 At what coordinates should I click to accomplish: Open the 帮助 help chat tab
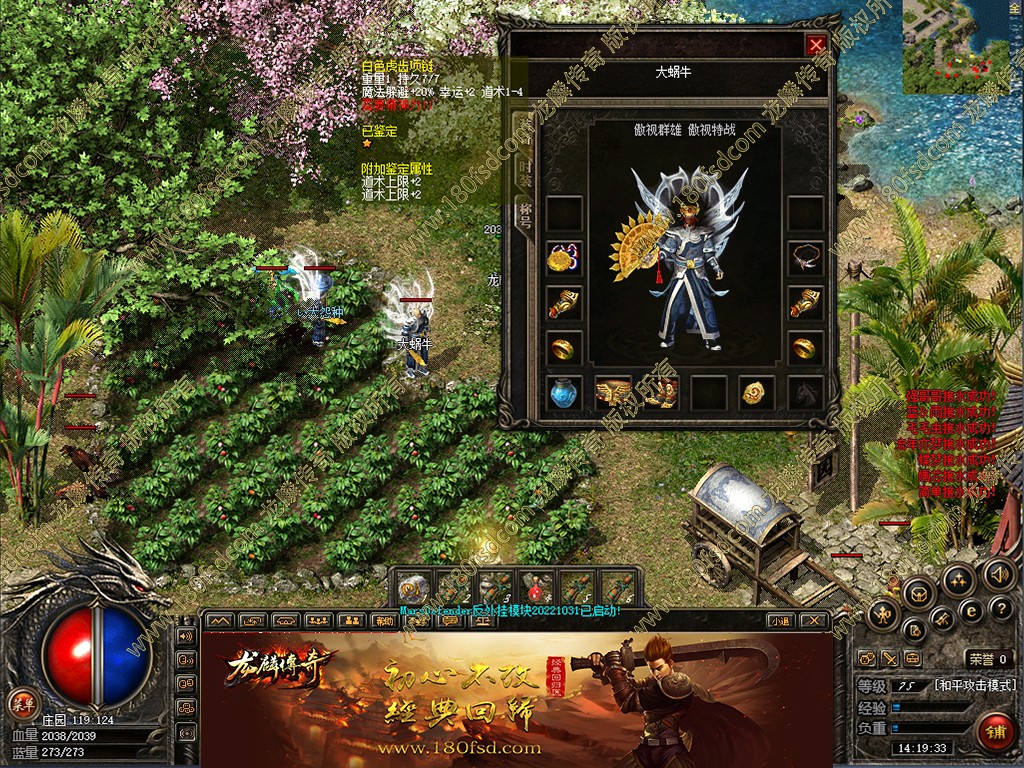click(384, 620)
